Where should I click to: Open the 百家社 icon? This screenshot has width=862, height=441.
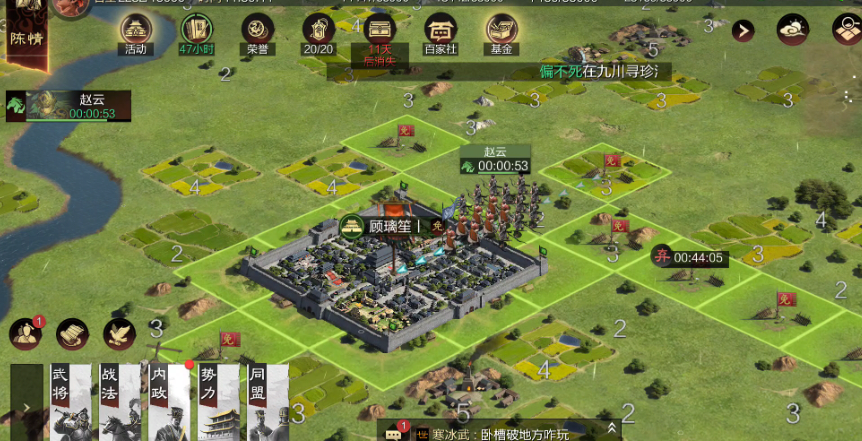(440, 31)
